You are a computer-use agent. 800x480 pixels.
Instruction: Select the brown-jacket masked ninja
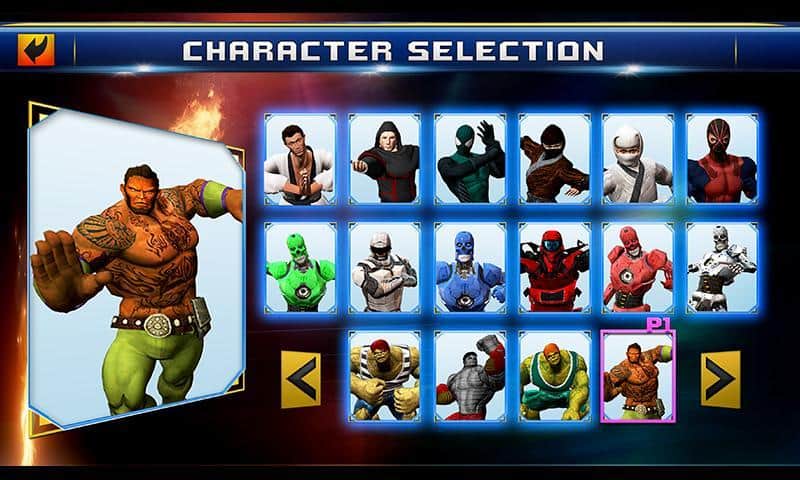click(x=554, y=159)
